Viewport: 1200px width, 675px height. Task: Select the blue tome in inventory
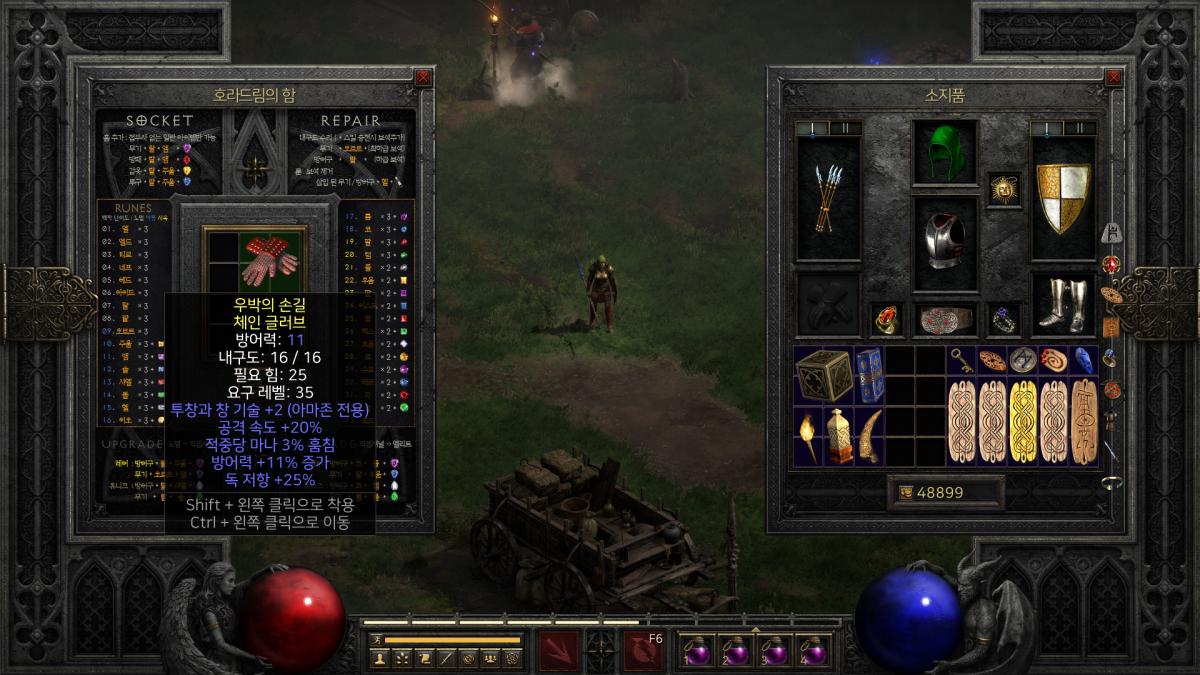pos(869,376)
